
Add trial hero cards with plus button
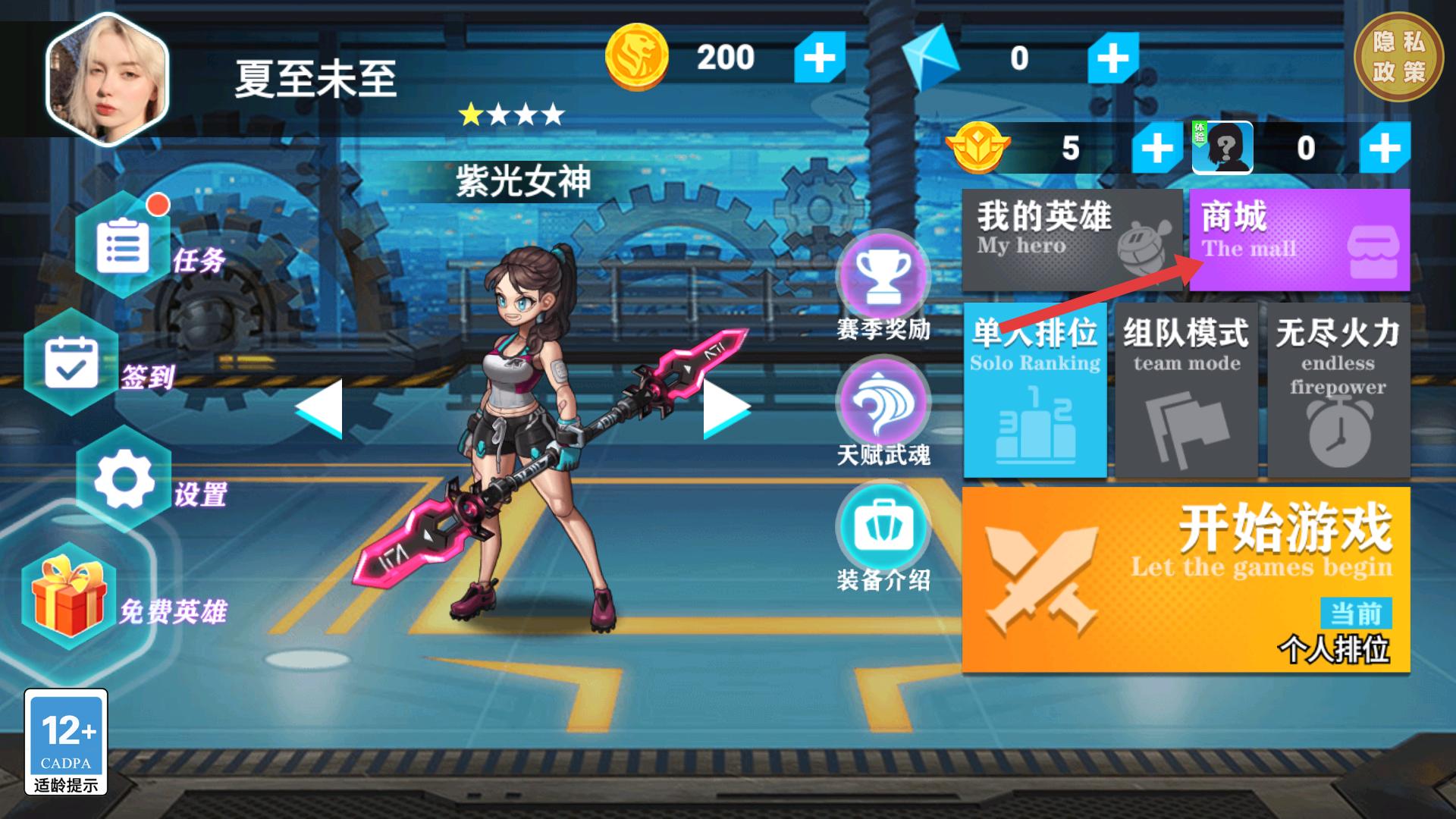[x=1384, y=147]
